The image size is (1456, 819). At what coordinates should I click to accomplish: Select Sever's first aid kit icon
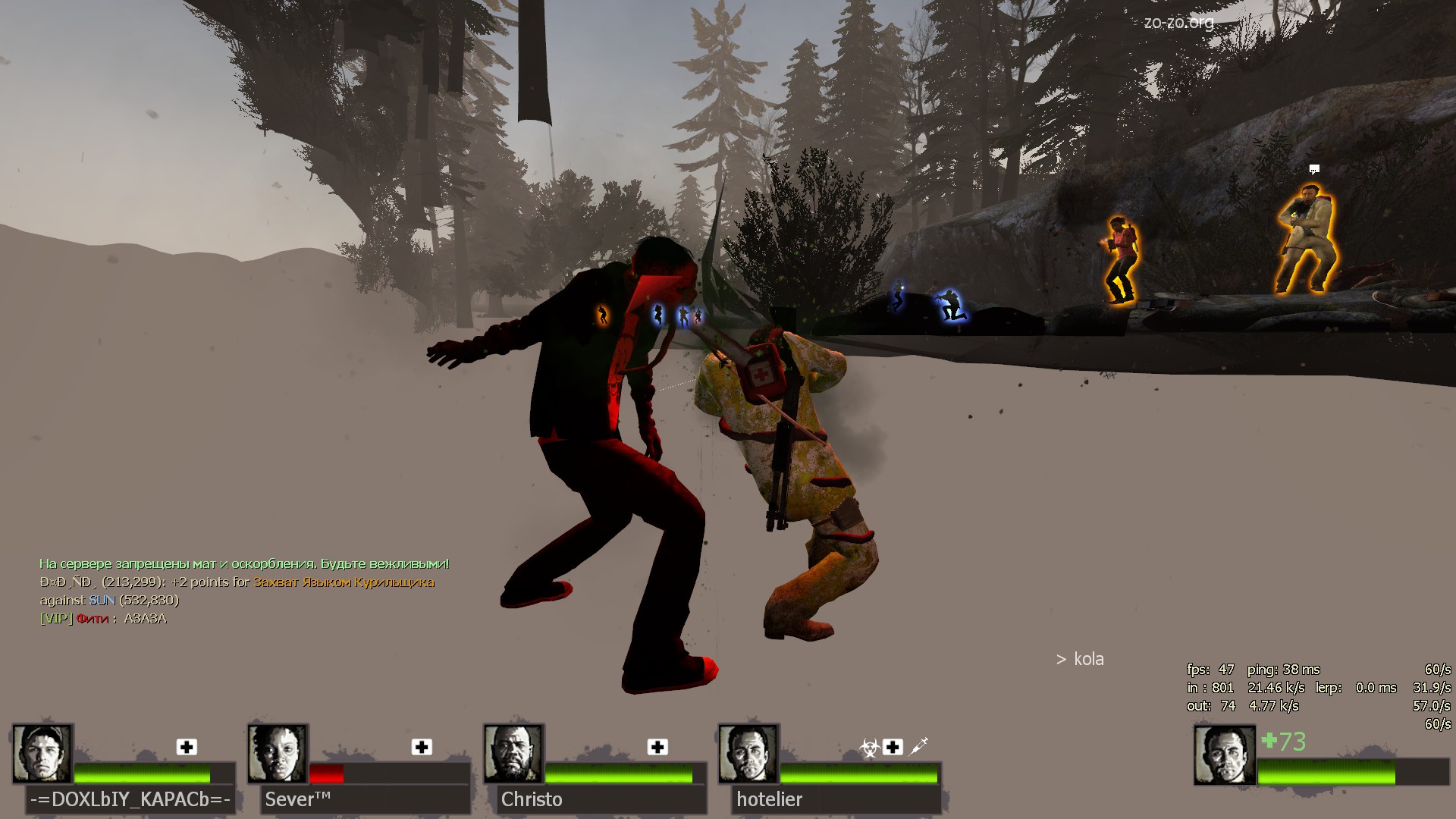422,747
